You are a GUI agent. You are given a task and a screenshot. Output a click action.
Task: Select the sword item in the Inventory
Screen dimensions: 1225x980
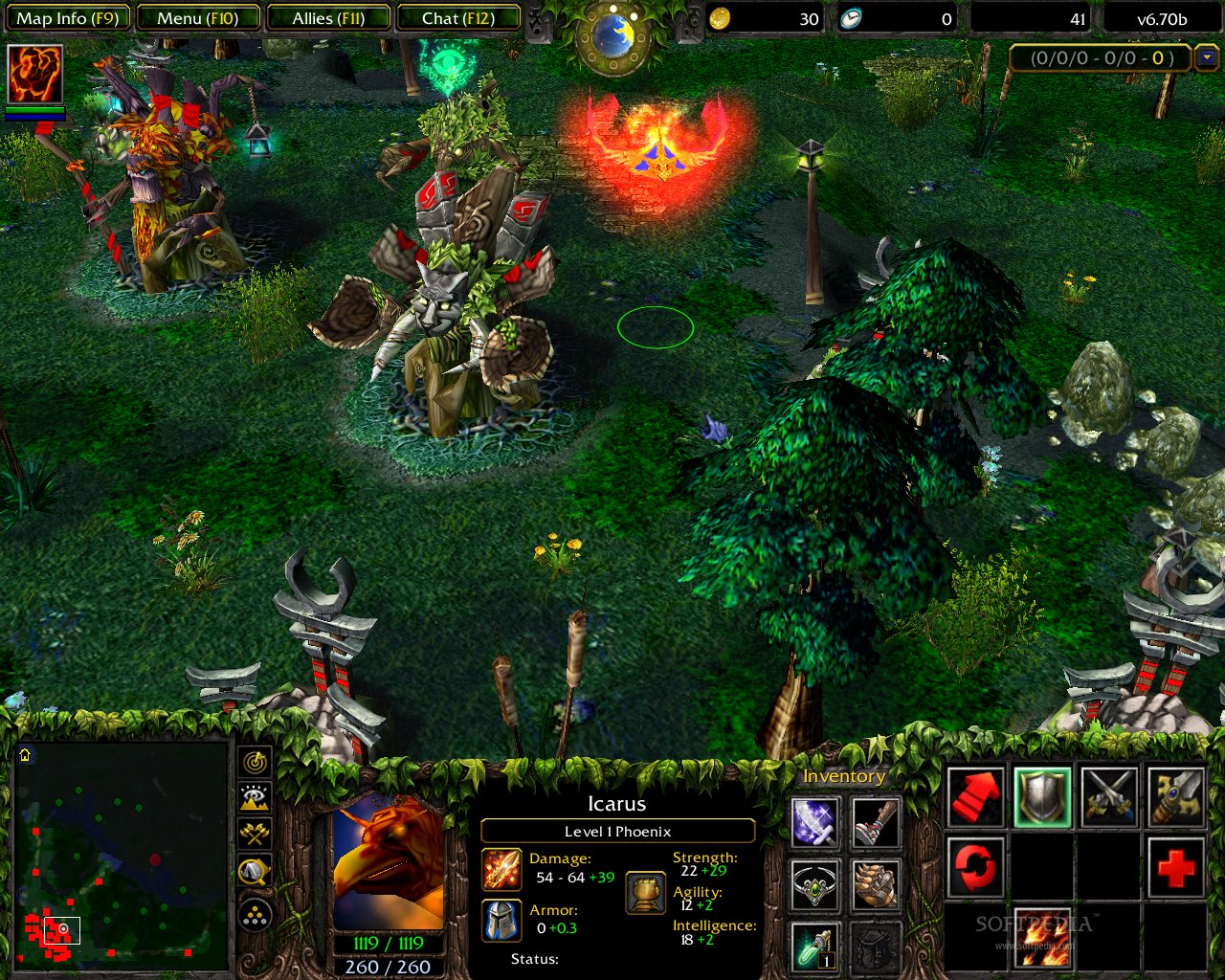point(813,823)
